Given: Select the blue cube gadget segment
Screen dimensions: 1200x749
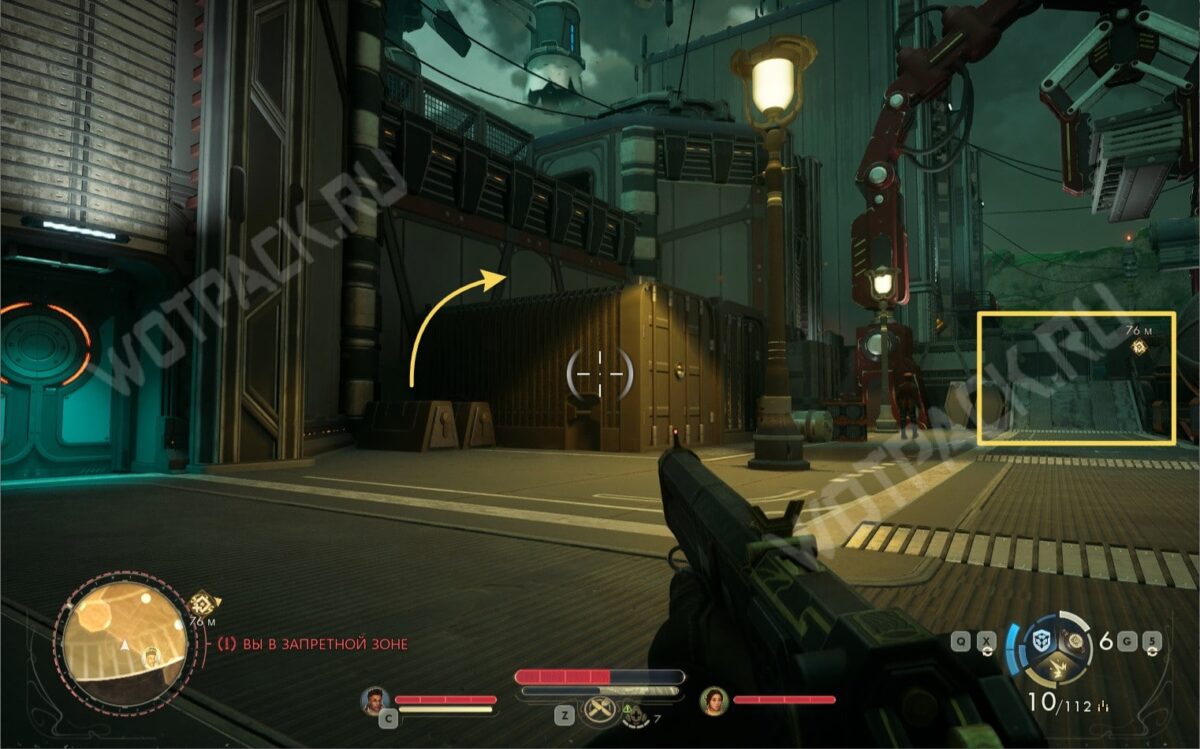Looking at the screenshot, I should [x=1042, y=640].
